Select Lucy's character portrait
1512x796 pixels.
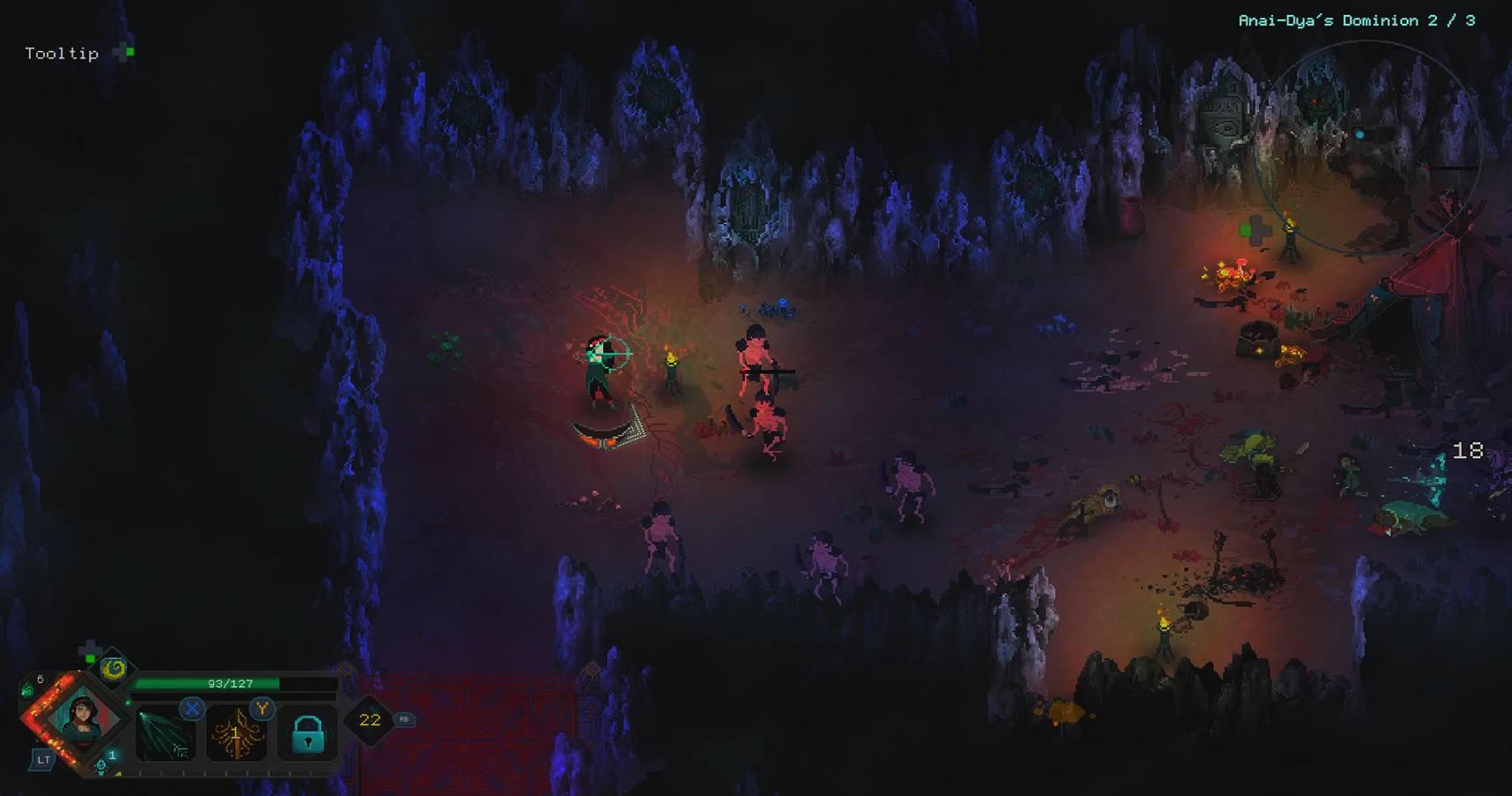pyautogui.click(x=84, y=716)
